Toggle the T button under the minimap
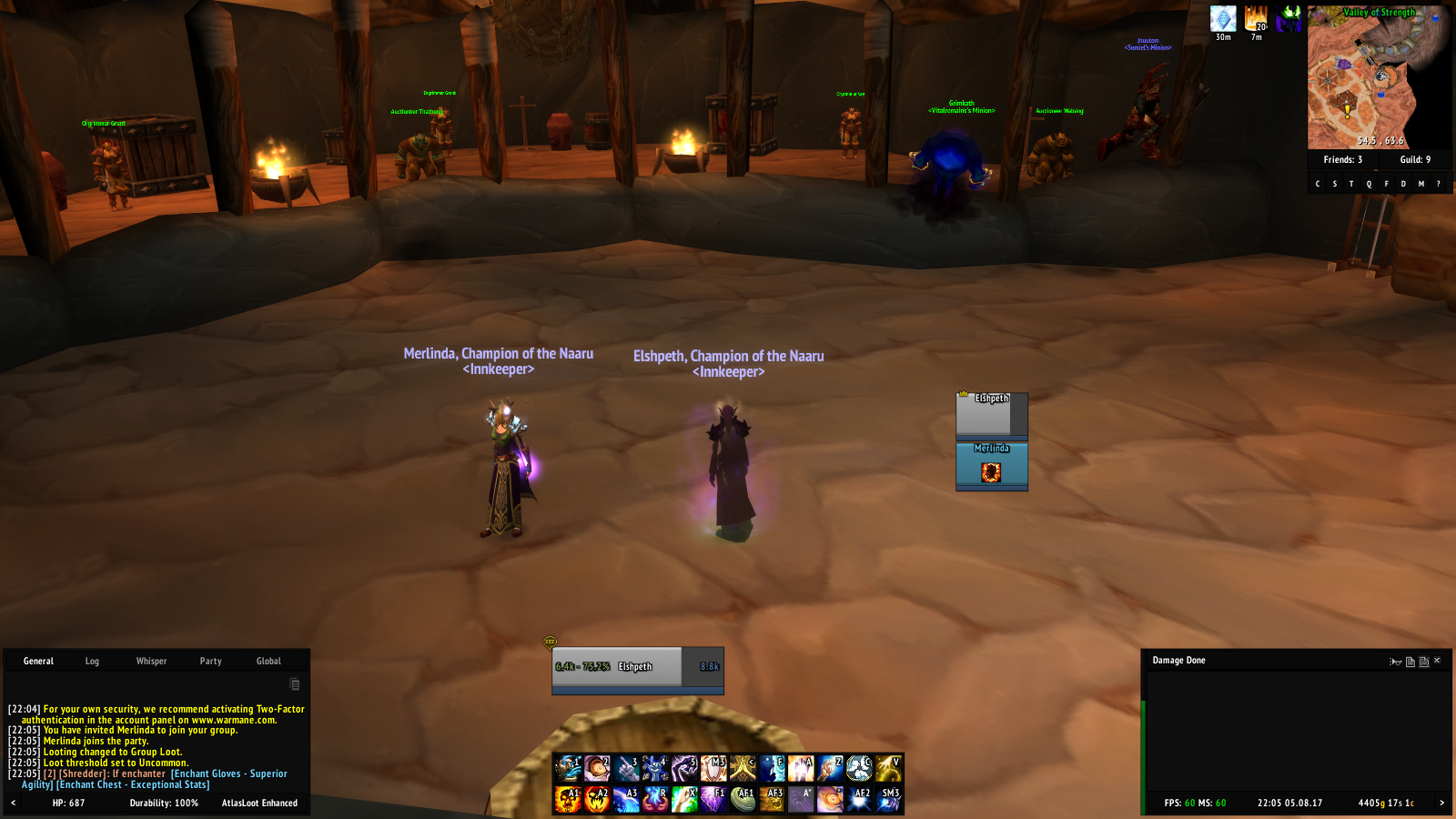 [x=1350, y=183]
